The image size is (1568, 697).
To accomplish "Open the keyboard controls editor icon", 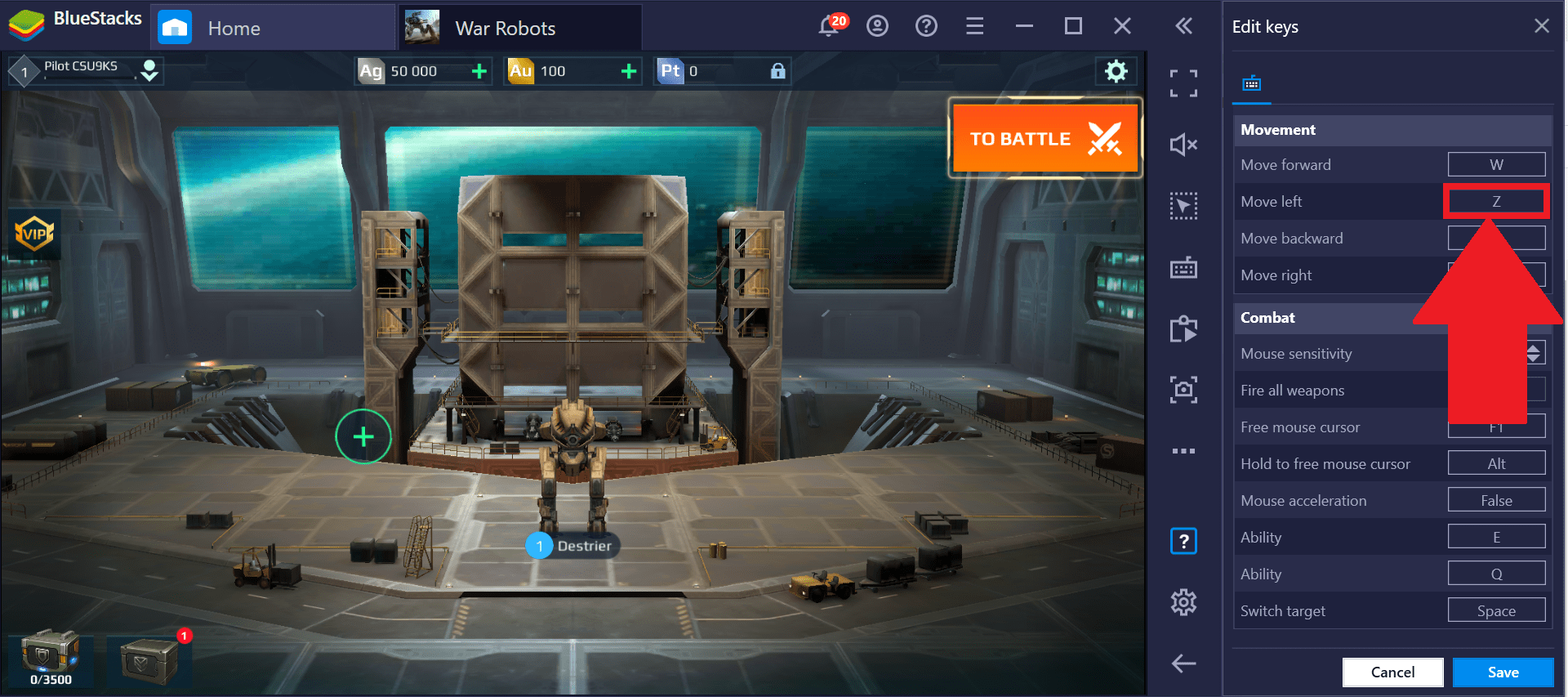I will point(1183,267).
